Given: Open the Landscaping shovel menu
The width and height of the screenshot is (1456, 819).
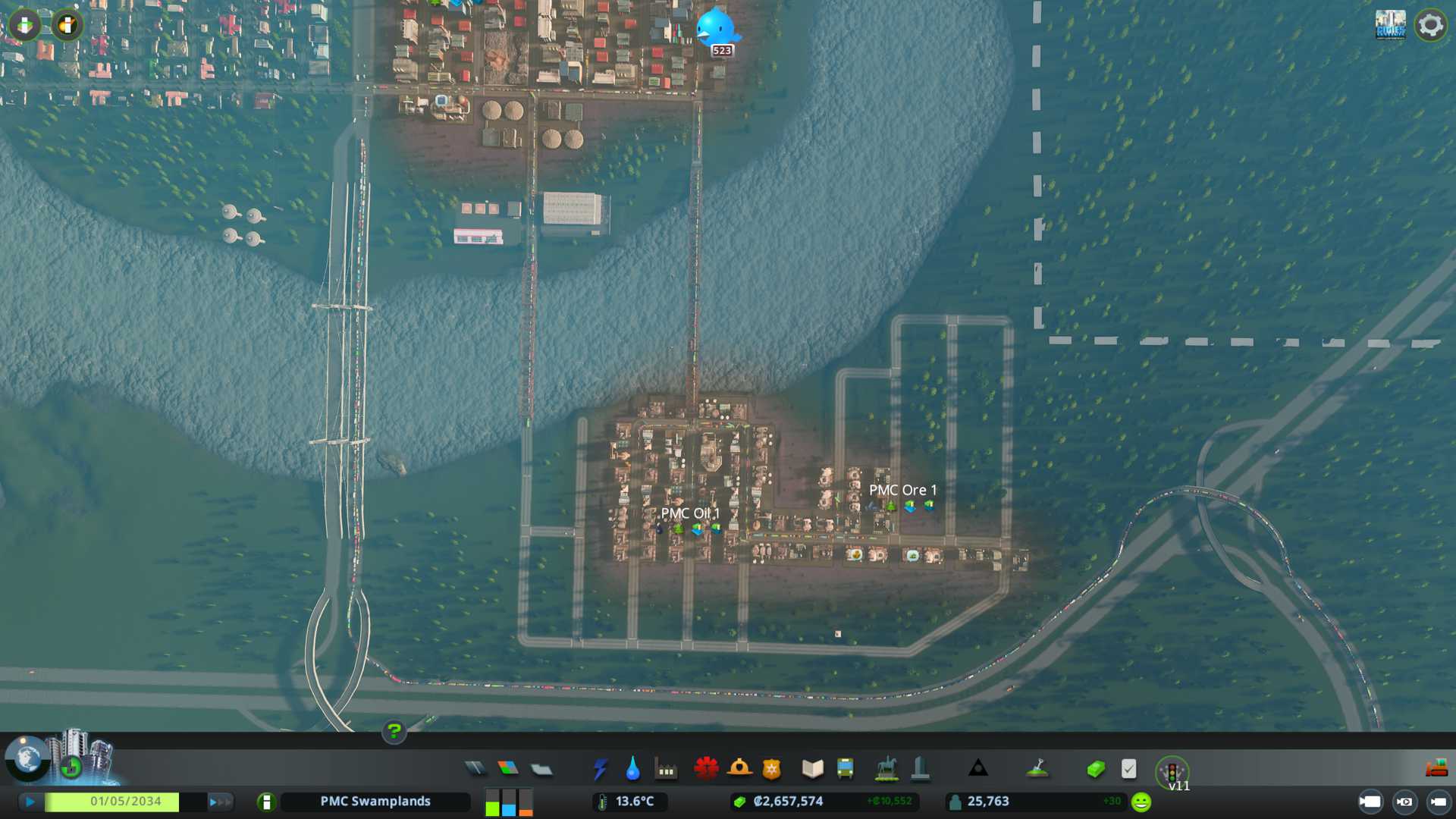Looking at the screenshot, I should (x=1037, y=769).
